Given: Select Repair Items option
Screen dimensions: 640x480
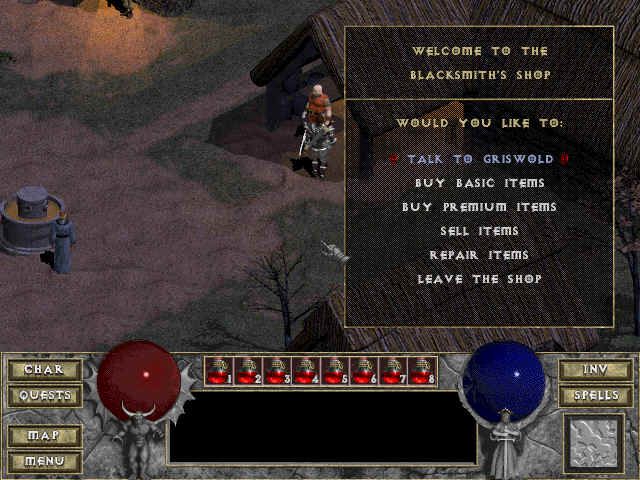Looking at the screenshot, I should (479, 255).
